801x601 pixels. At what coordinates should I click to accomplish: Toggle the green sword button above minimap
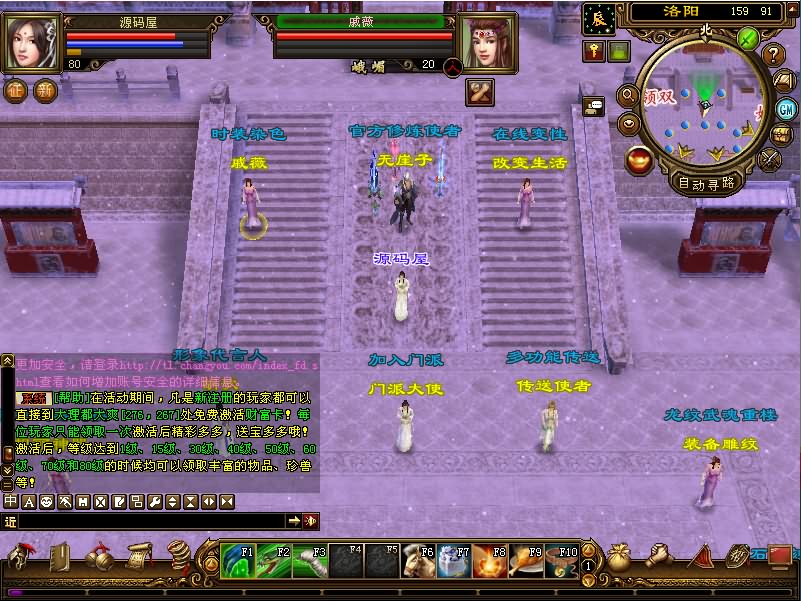coord(748,38)
